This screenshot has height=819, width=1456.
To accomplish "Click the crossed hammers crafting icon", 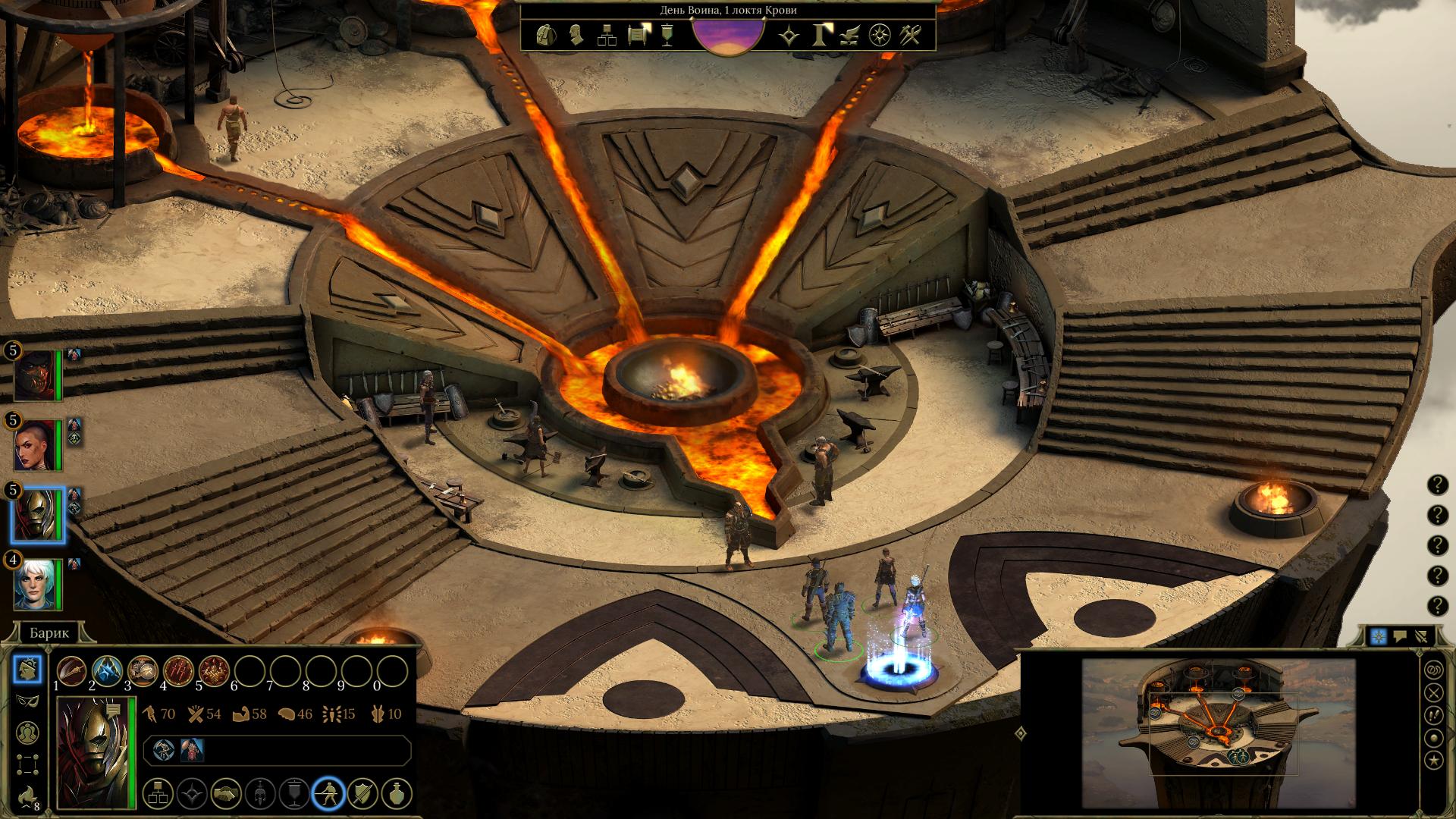I will click(910, 35).
